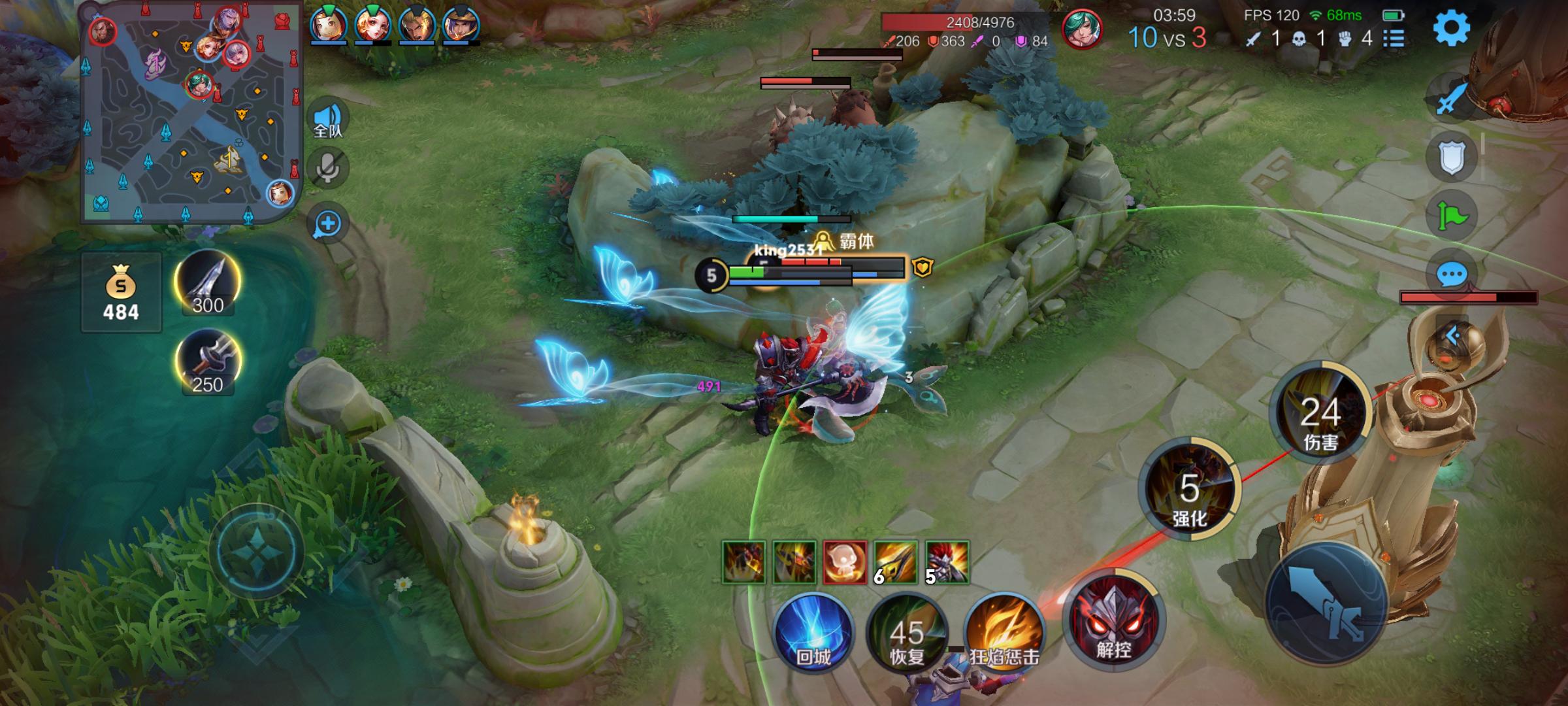The width and height of the screenshot is (1568, 706).
Task: Open the settings gear menu
Action: tap(1451, 28)
